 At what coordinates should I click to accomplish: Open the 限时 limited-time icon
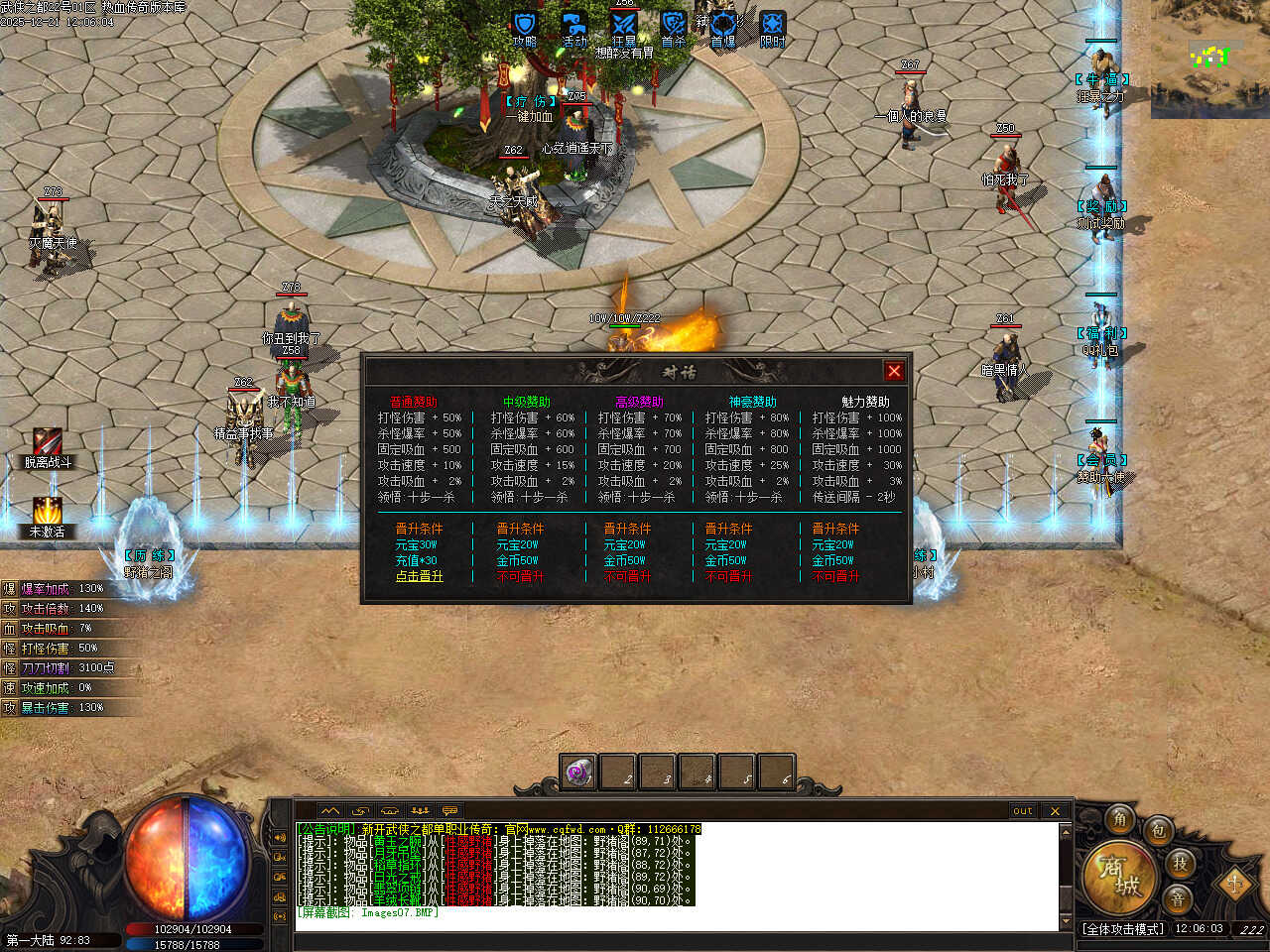(x=773, y=27)
